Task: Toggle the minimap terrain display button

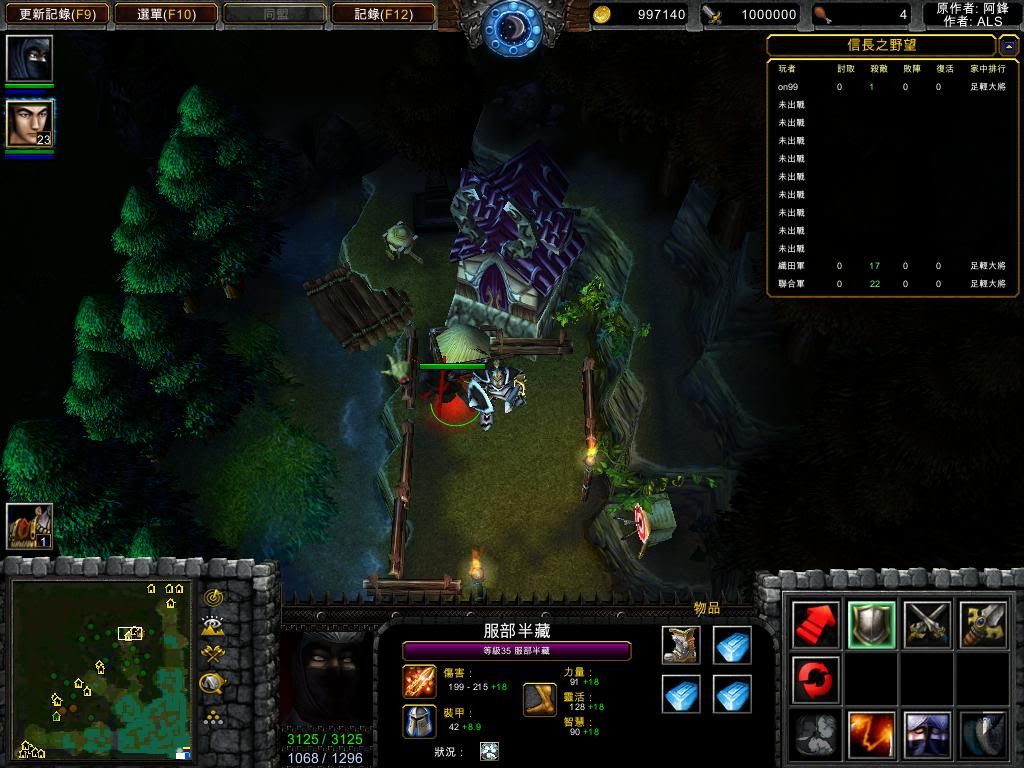Action: [x=213, y=626]
